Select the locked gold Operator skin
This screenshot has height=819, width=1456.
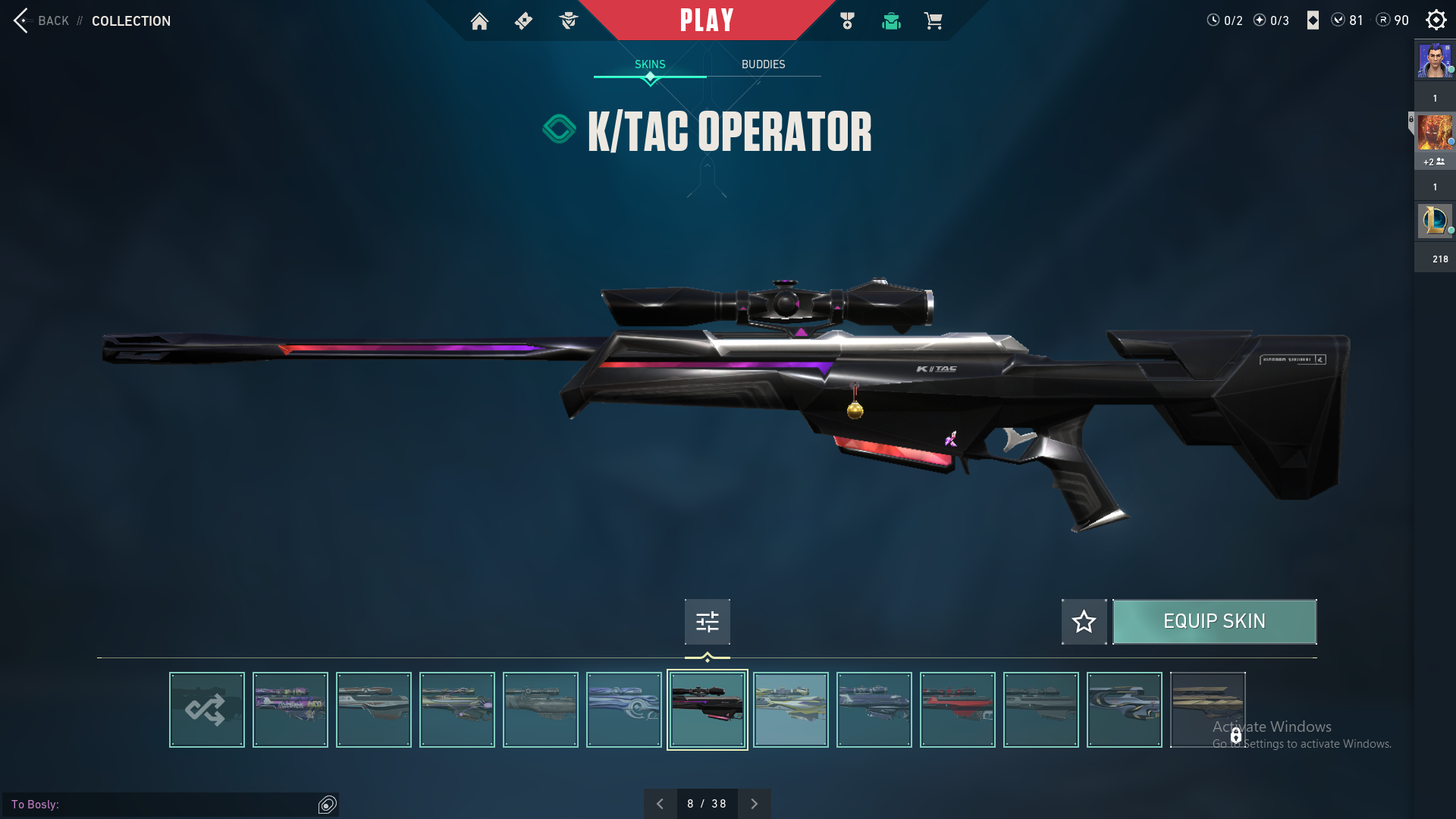[1207, 710]
